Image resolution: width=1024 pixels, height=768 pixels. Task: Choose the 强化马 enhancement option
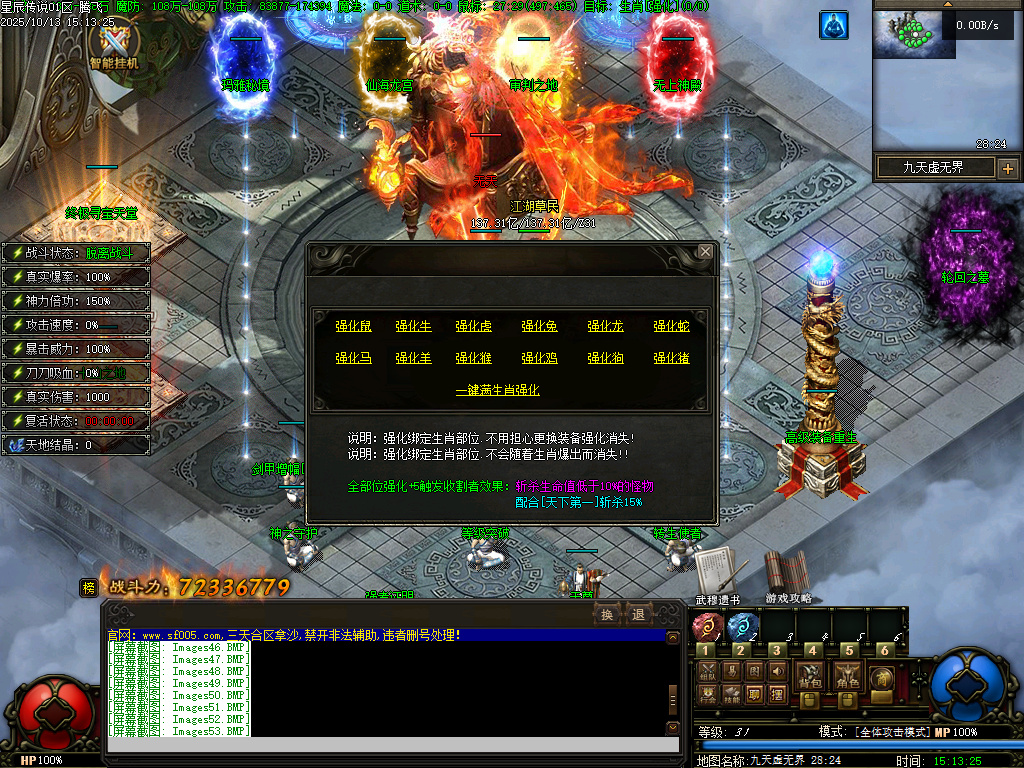[353, 358]
